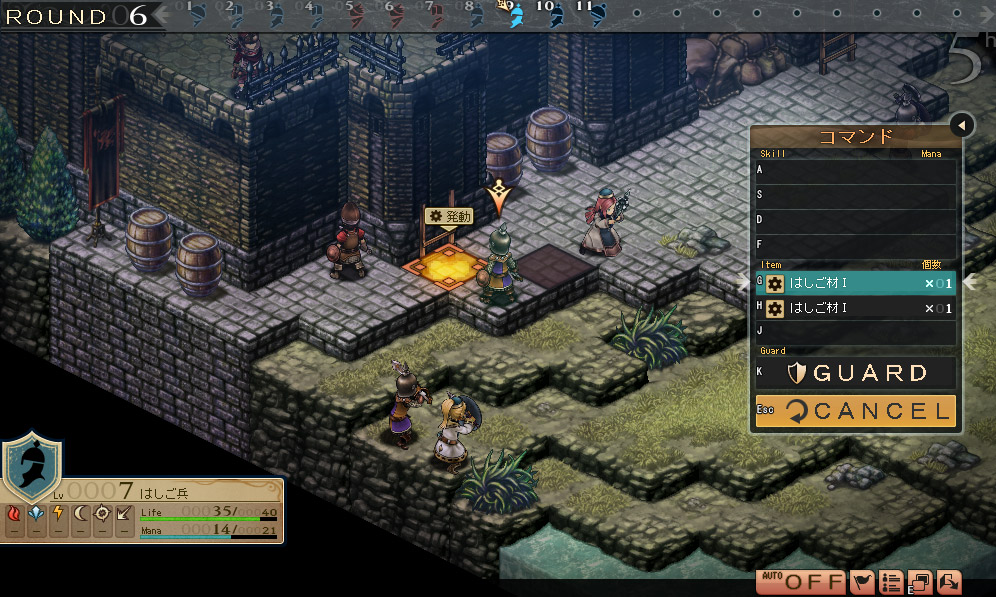
Task: Choose the second はしご材 I item on H
Action: [856, 308]
